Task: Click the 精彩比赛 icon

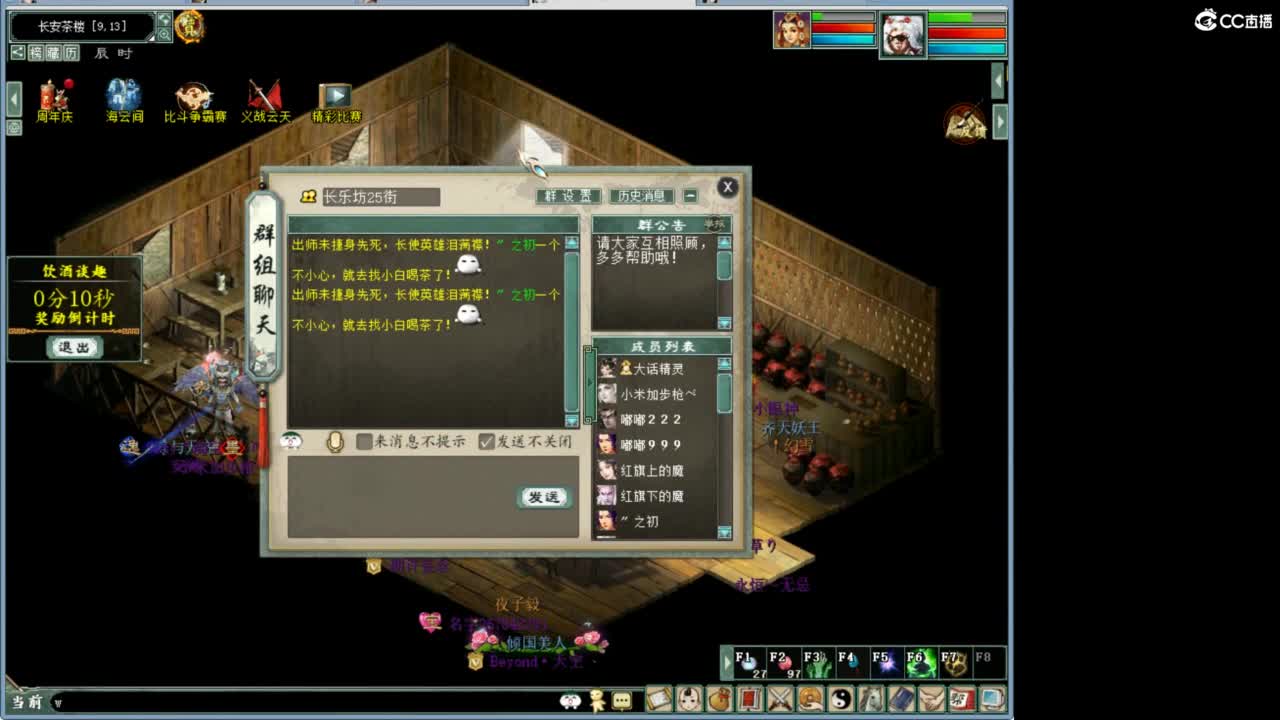Action: pos(333,95)
